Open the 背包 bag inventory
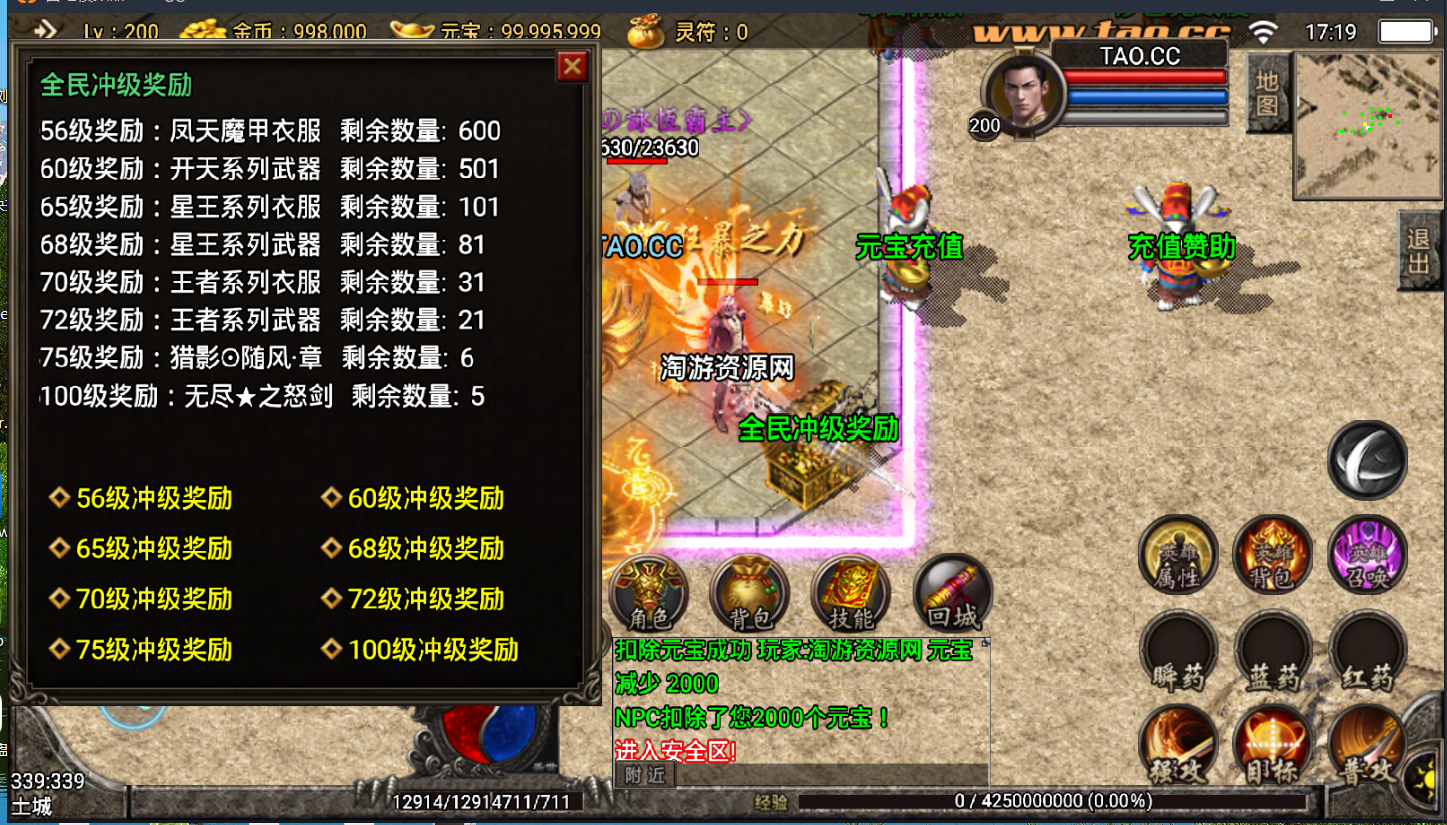 click(x=749, y=593)
